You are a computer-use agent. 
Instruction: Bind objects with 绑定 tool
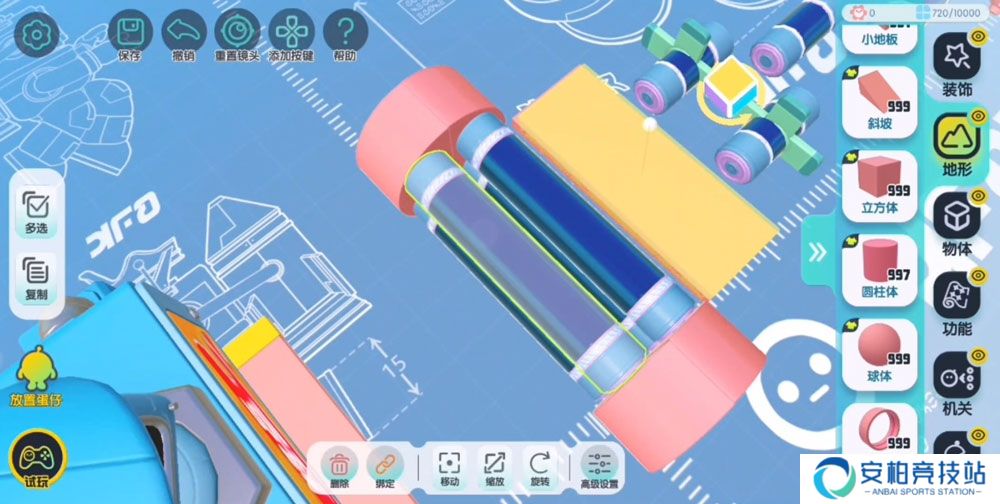point(384,466)
